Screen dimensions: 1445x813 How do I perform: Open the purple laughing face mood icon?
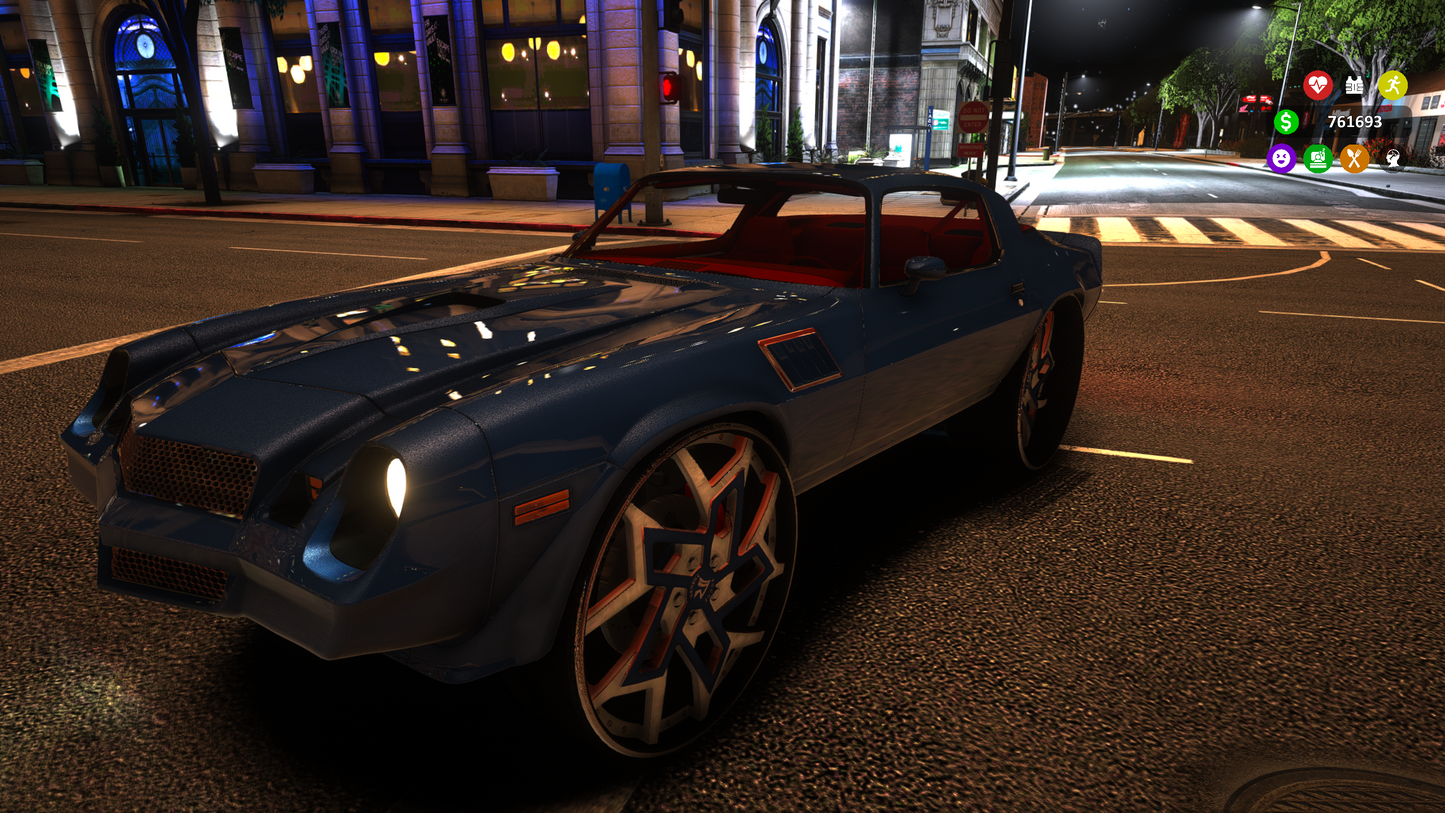click(x=1281, y=158)
